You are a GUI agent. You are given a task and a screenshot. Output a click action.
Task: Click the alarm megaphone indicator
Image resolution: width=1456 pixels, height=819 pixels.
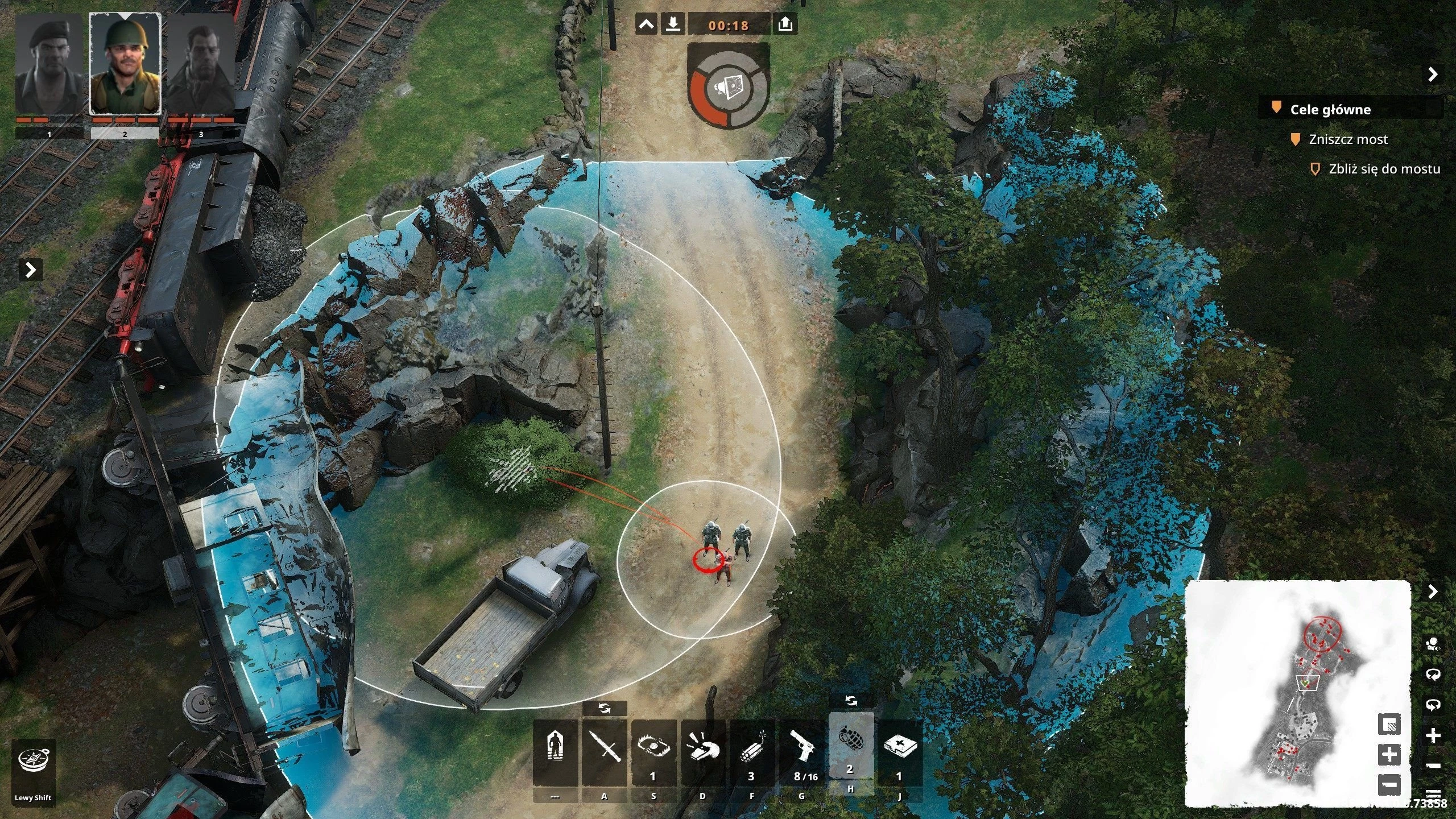[x=729, y=87]
